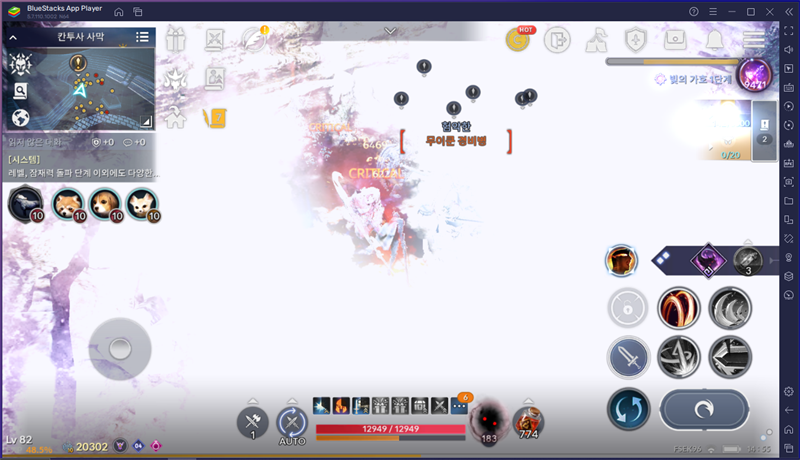800x460 pixels.
Task: Open the notification bell
Action: tap(715, 40)
